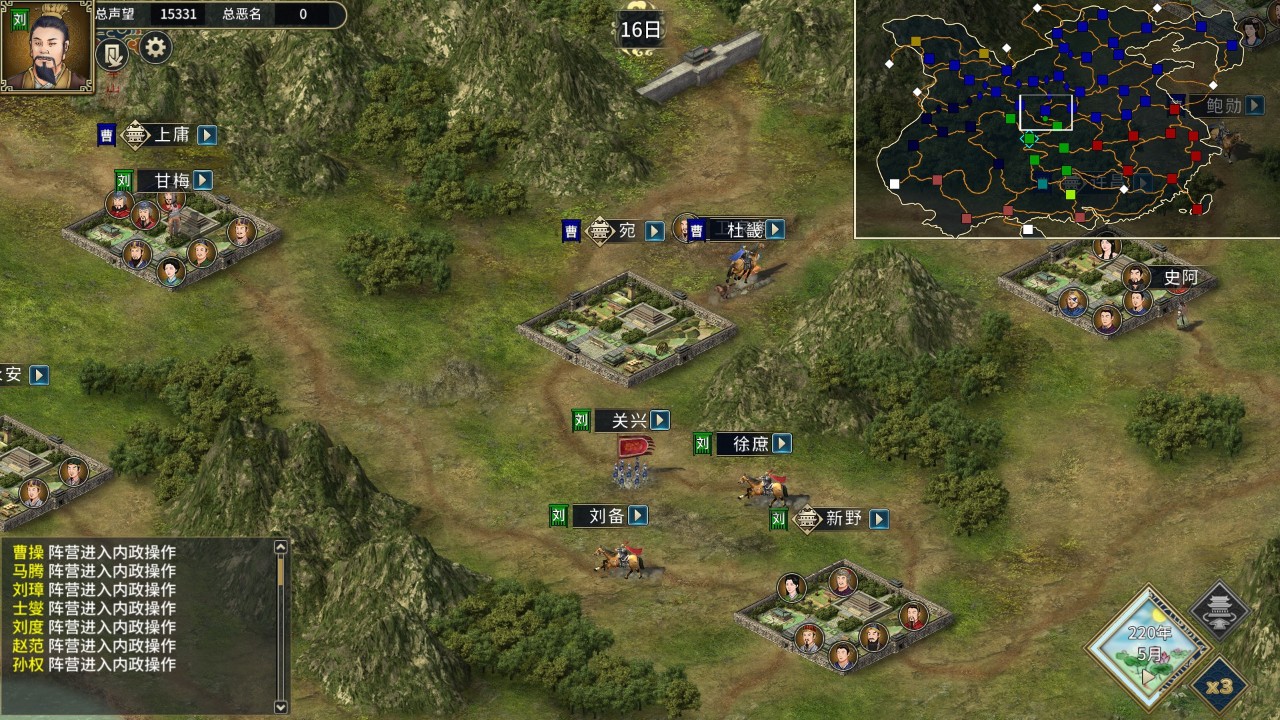Click the arrow button next to 上庸
1280x720 pixels.
point(207,135)
